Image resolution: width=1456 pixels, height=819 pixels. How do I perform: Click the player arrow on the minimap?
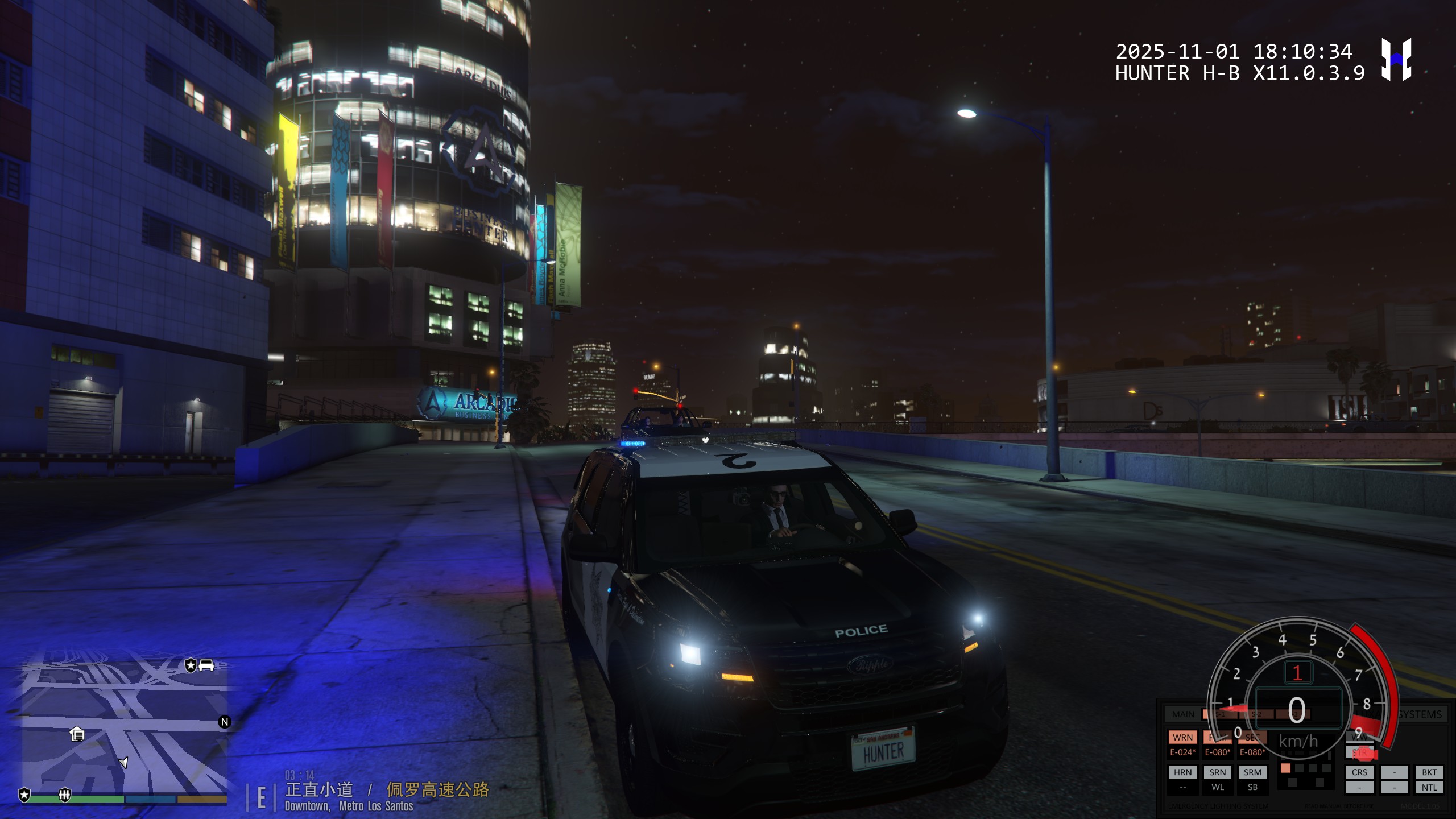tap(123, 762)
